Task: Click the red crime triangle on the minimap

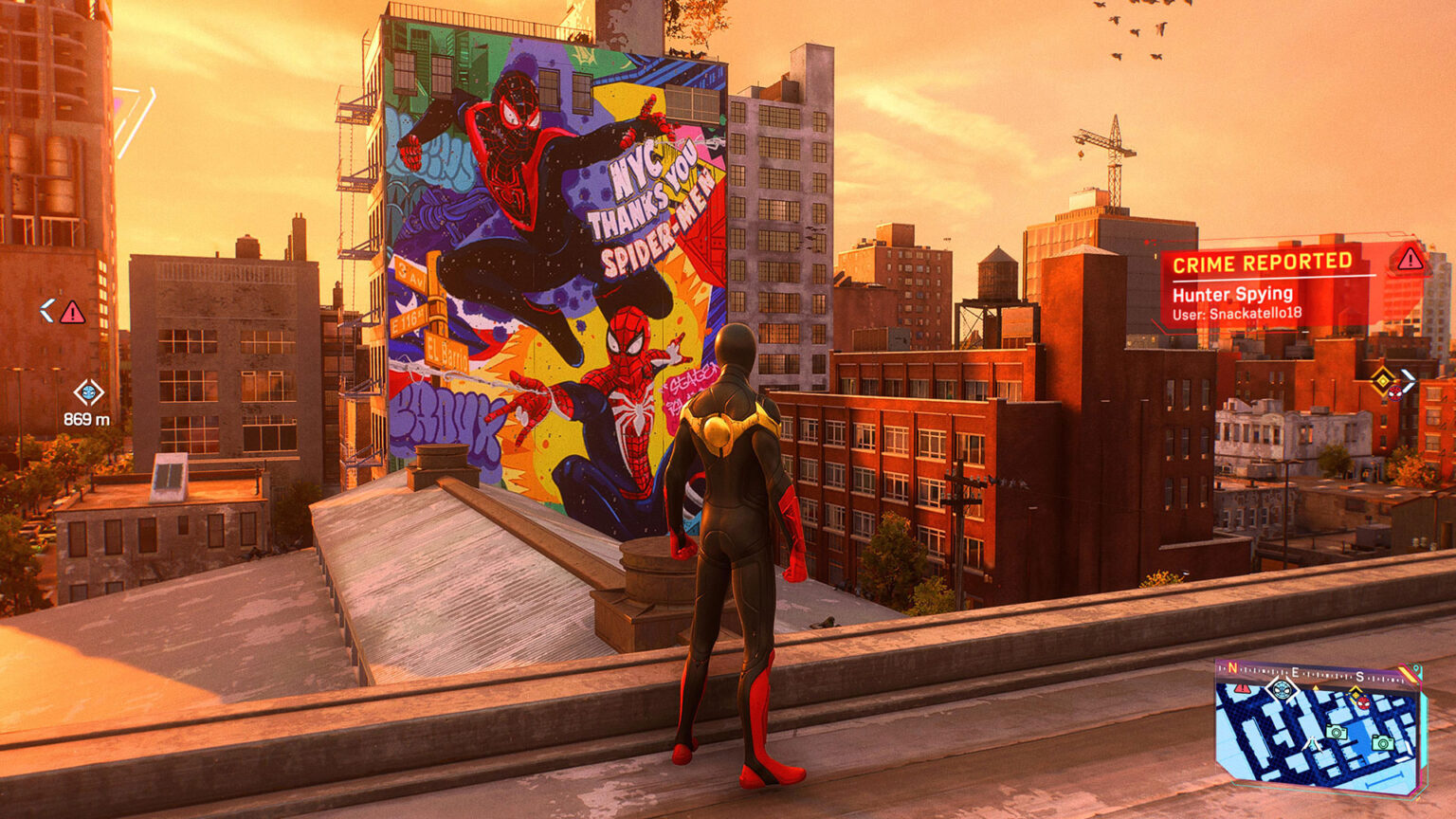Action: 1242,689
